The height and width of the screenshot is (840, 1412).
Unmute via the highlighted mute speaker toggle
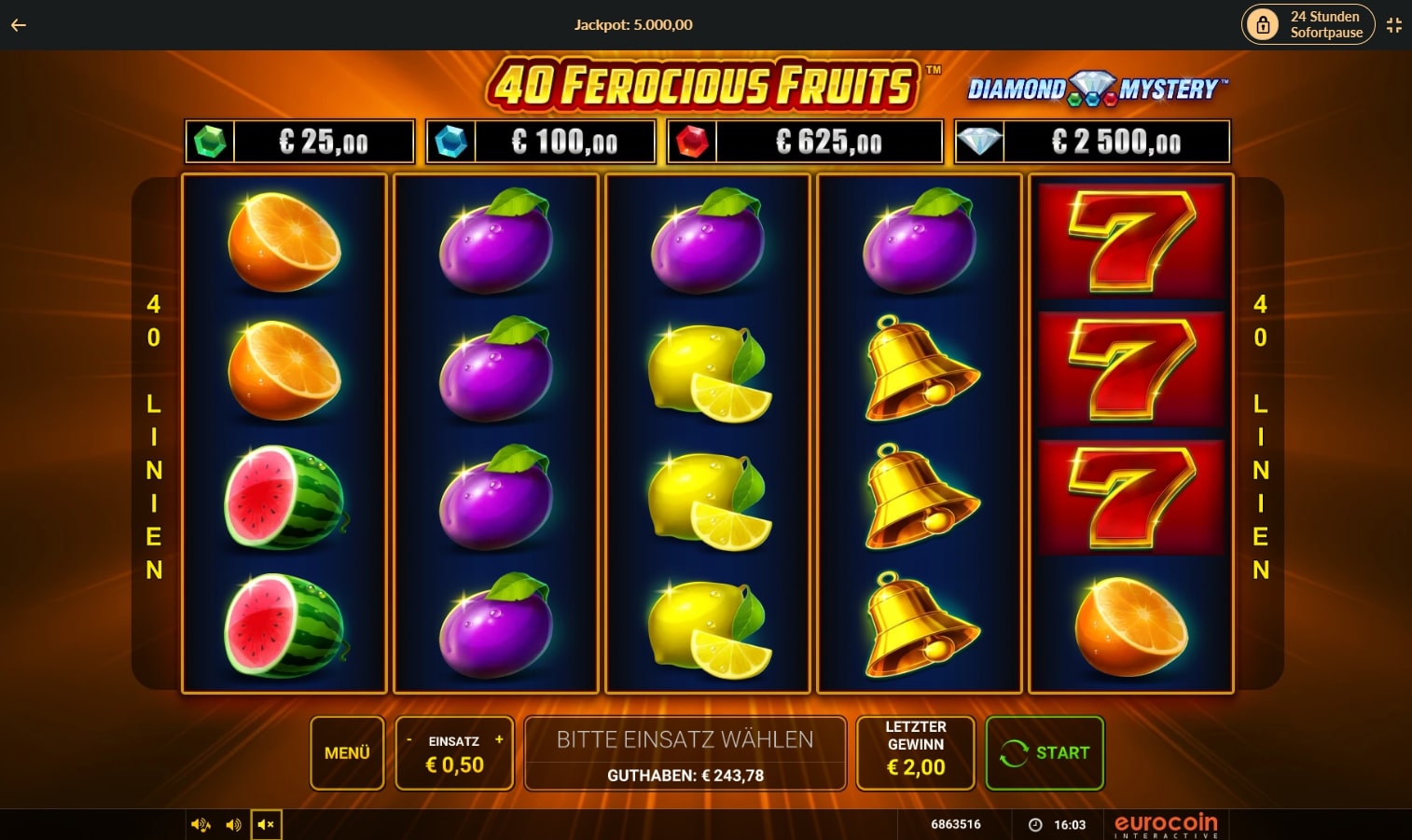coord(266,824)
